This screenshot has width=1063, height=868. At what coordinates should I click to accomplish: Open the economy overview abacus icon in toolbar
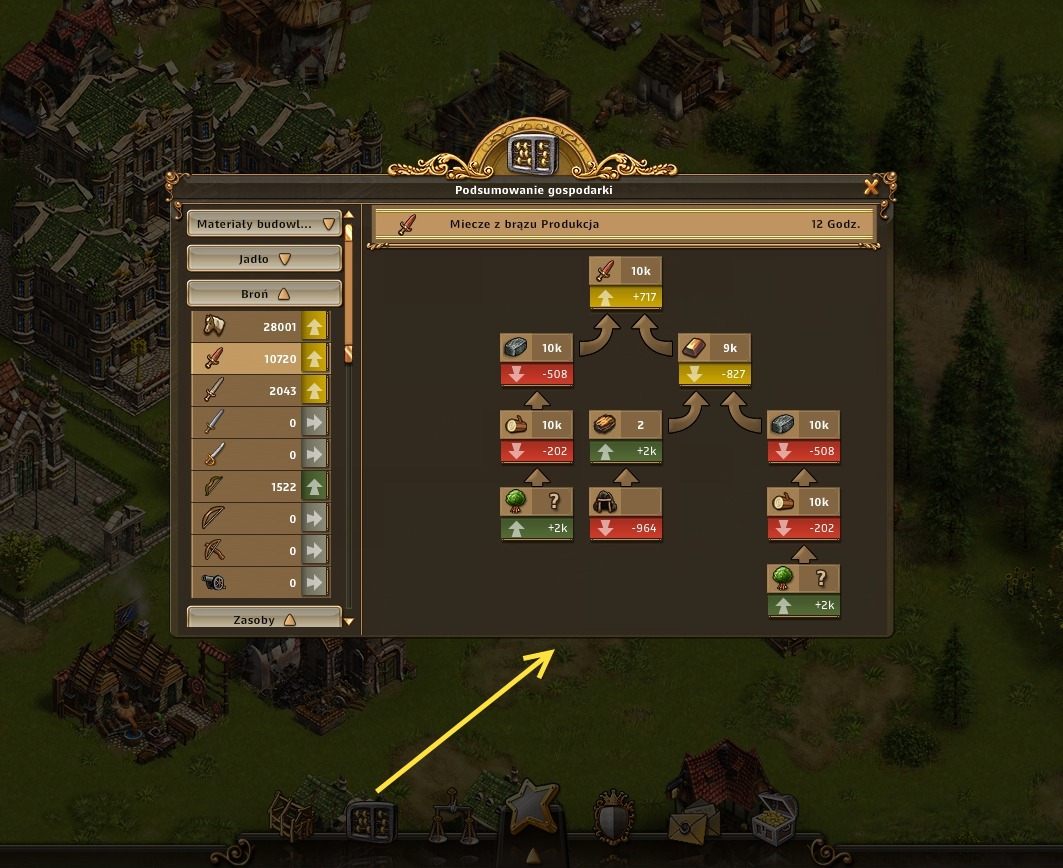pos(370,819)
